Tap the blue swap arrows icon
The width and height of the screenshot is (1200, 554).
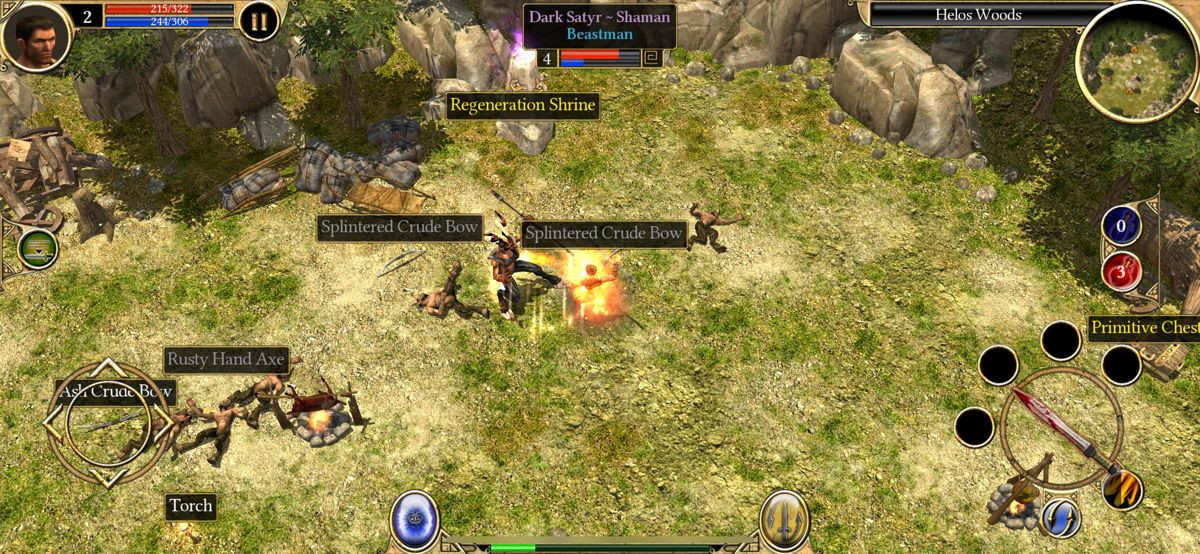pos(1060,517)
